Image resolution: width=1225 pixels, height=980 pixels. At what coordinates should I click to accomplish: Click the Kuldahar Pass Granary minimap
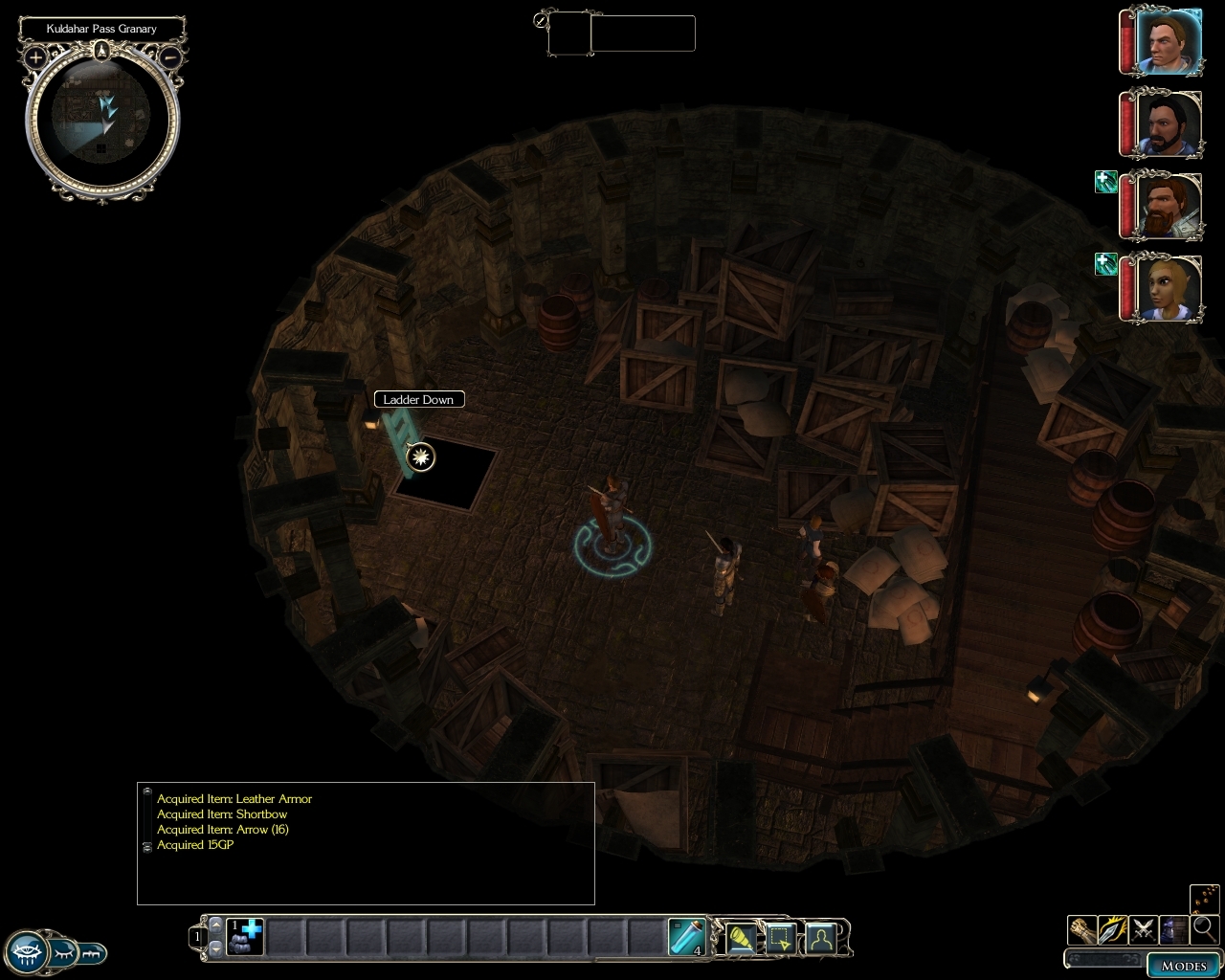tap(102, 119)
